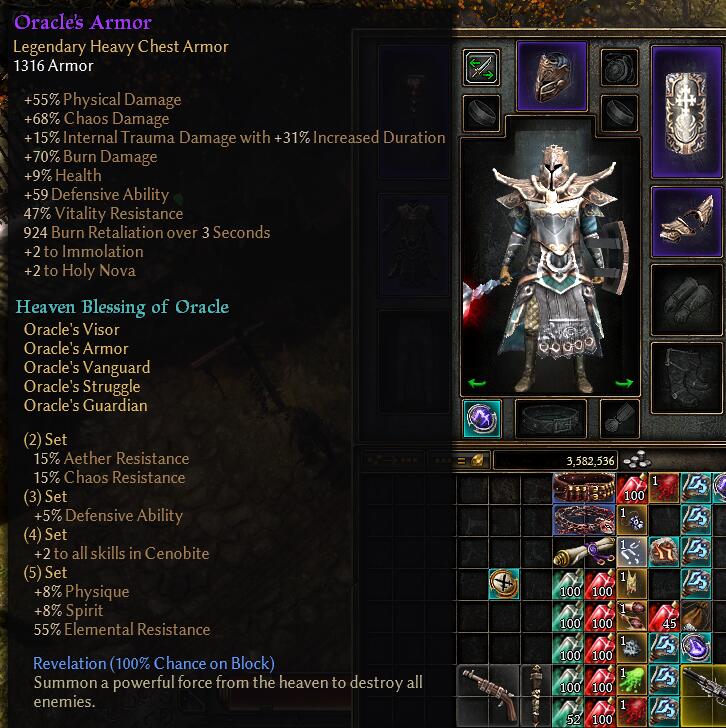Rotate character preview with left green arrow
The height and width of the screenshot is (728, 726).
pyautogui.click(x=476, y=383)
